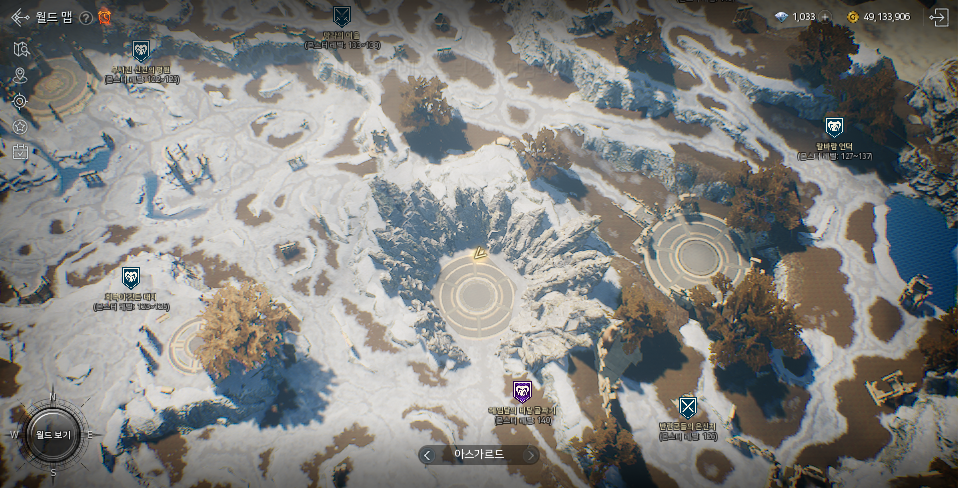Viewport: 958px width, 488px height.
Task: Switch to next region with right arrow
Action: point(531,455)
